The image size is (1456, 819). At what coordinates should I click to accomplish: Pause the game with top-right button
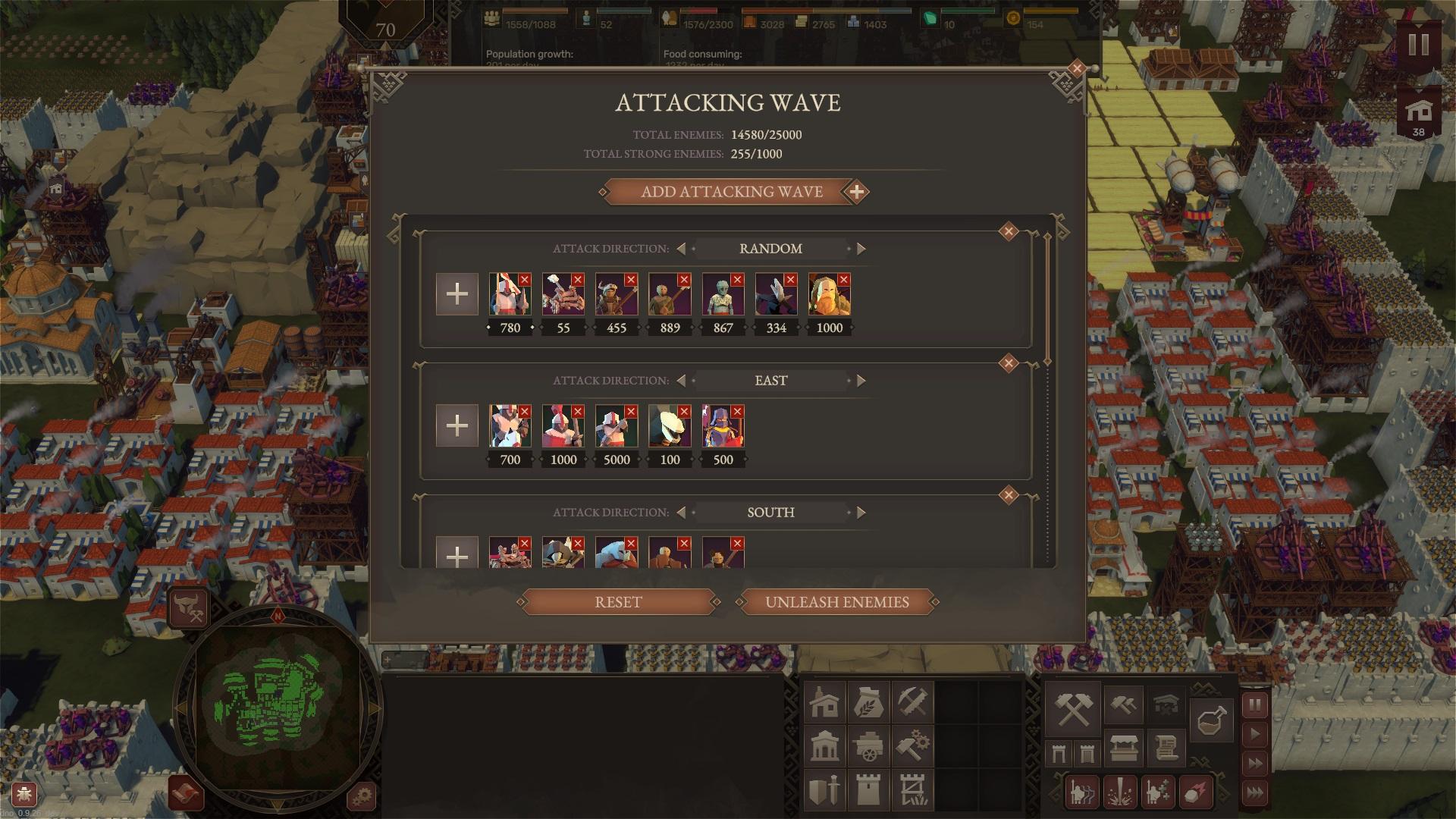[x=1418, y=45]
